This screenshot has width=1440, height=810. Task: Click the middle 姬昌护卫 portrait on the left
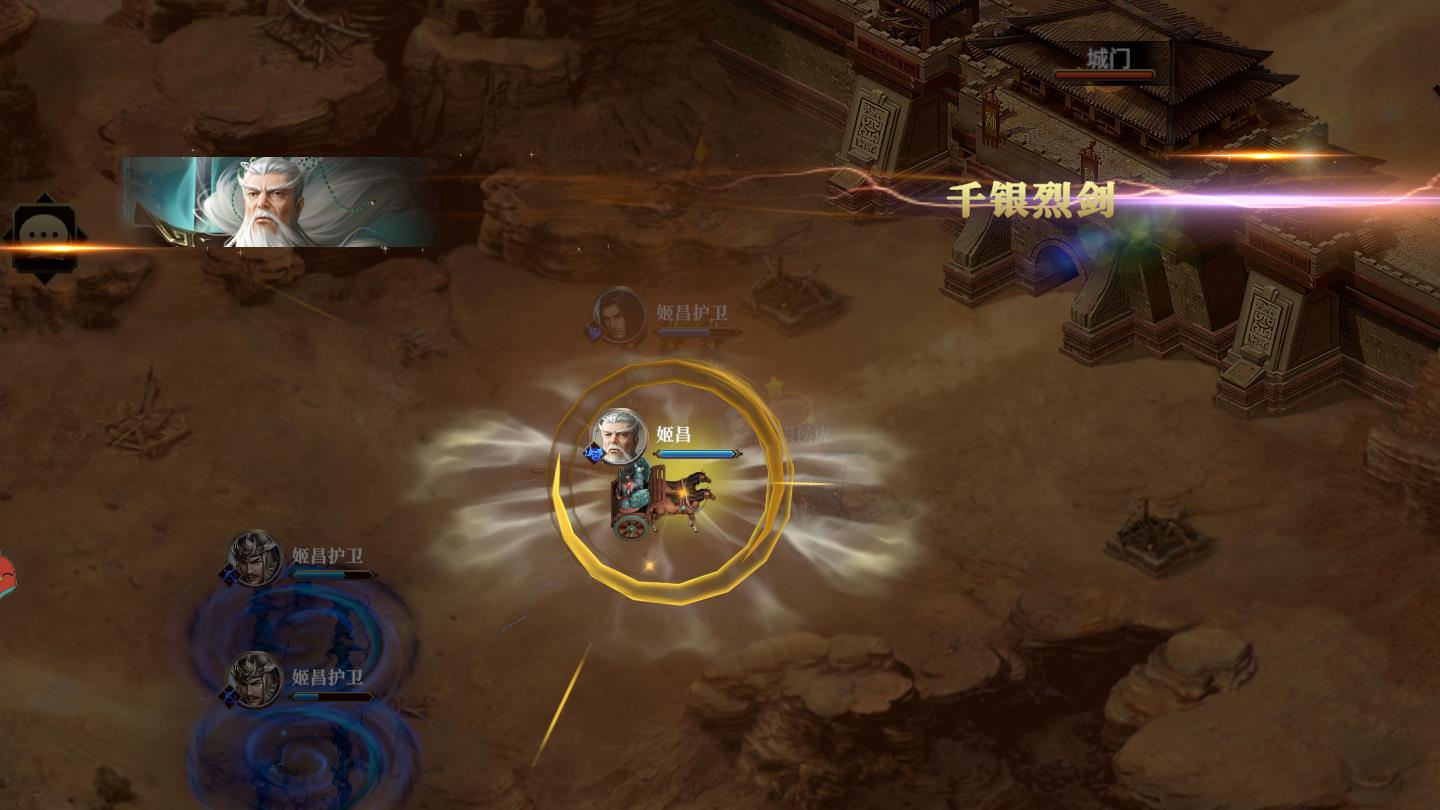(256, 560)
